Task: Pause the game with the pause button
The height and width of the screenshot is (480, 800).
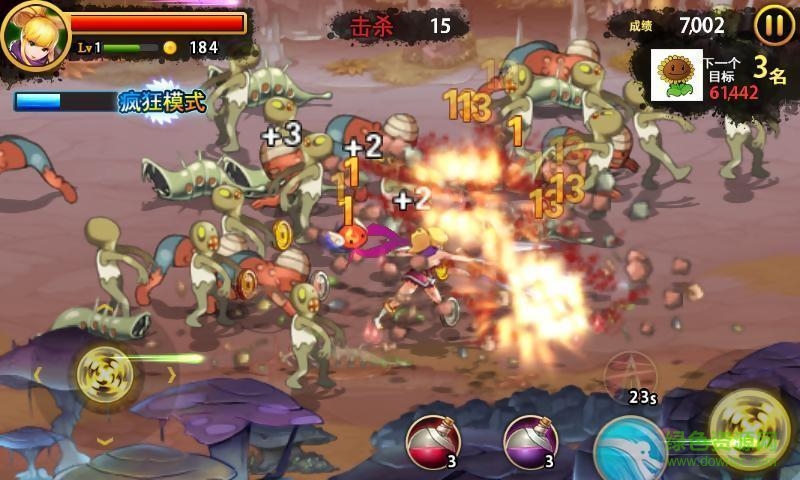Action: click(773, 25)
